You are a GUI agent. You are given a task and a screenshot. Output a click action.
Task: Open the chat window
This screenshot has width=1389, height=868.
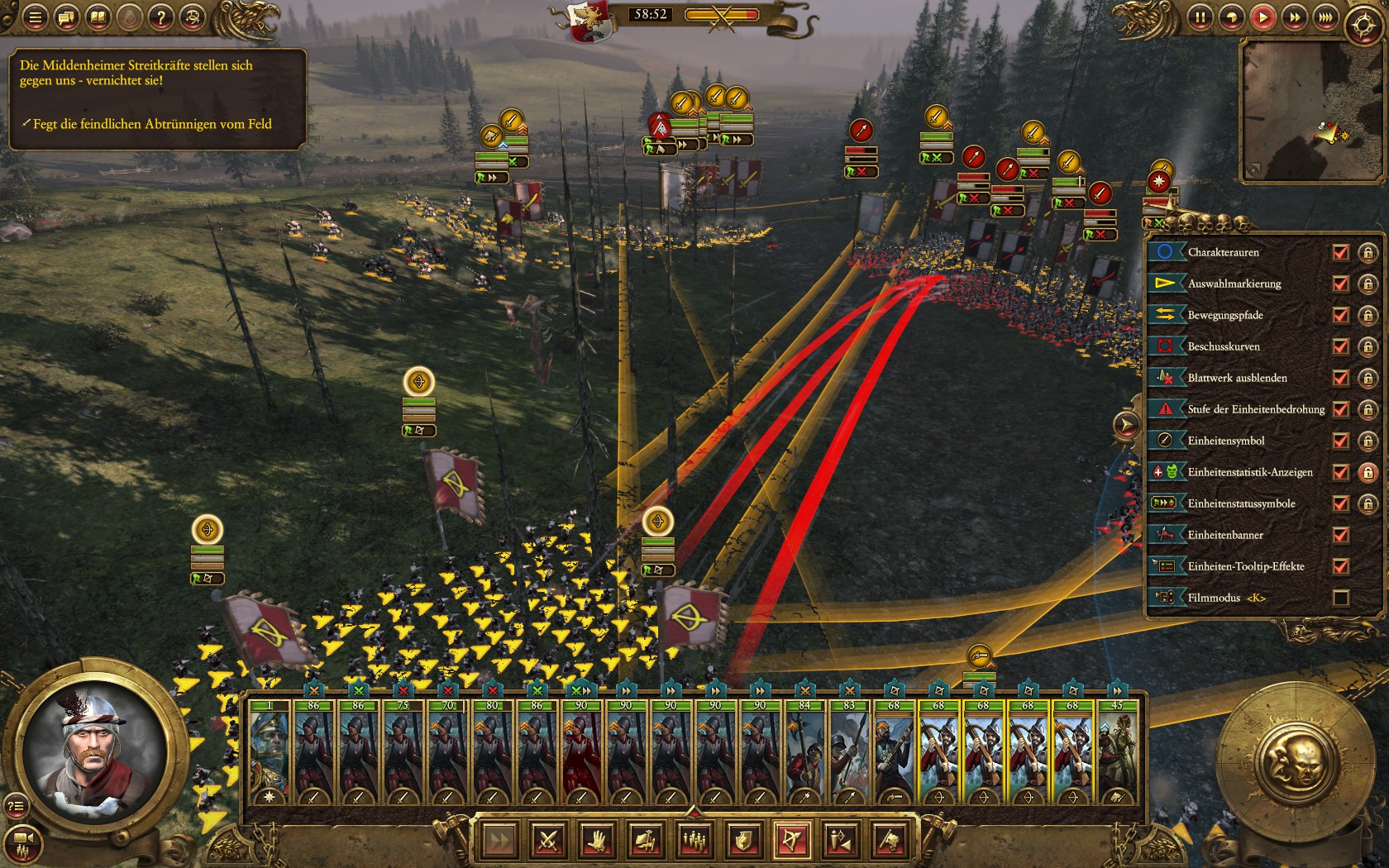pos(66,17)
